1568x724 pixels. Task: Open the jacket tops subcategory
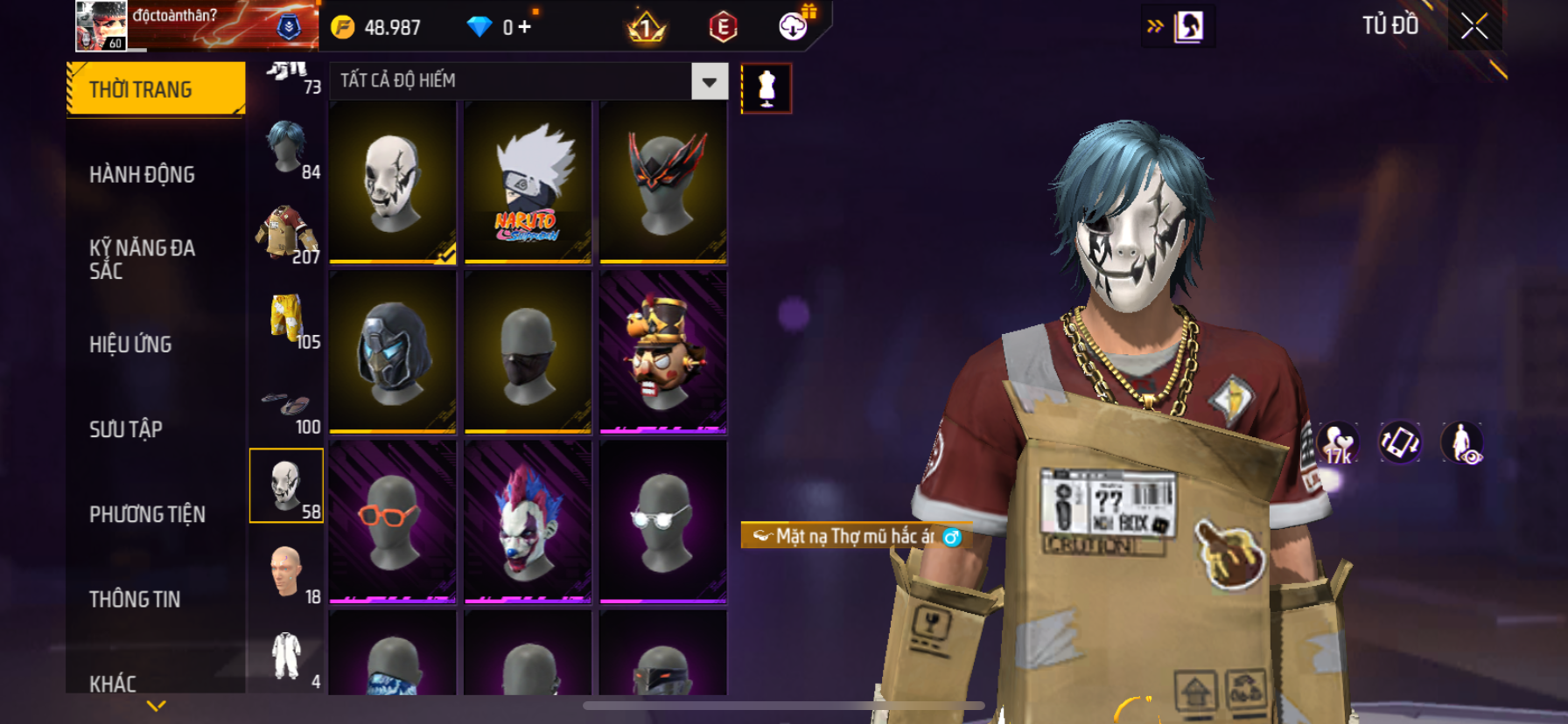pyautogui.click(x=287, y=233)
